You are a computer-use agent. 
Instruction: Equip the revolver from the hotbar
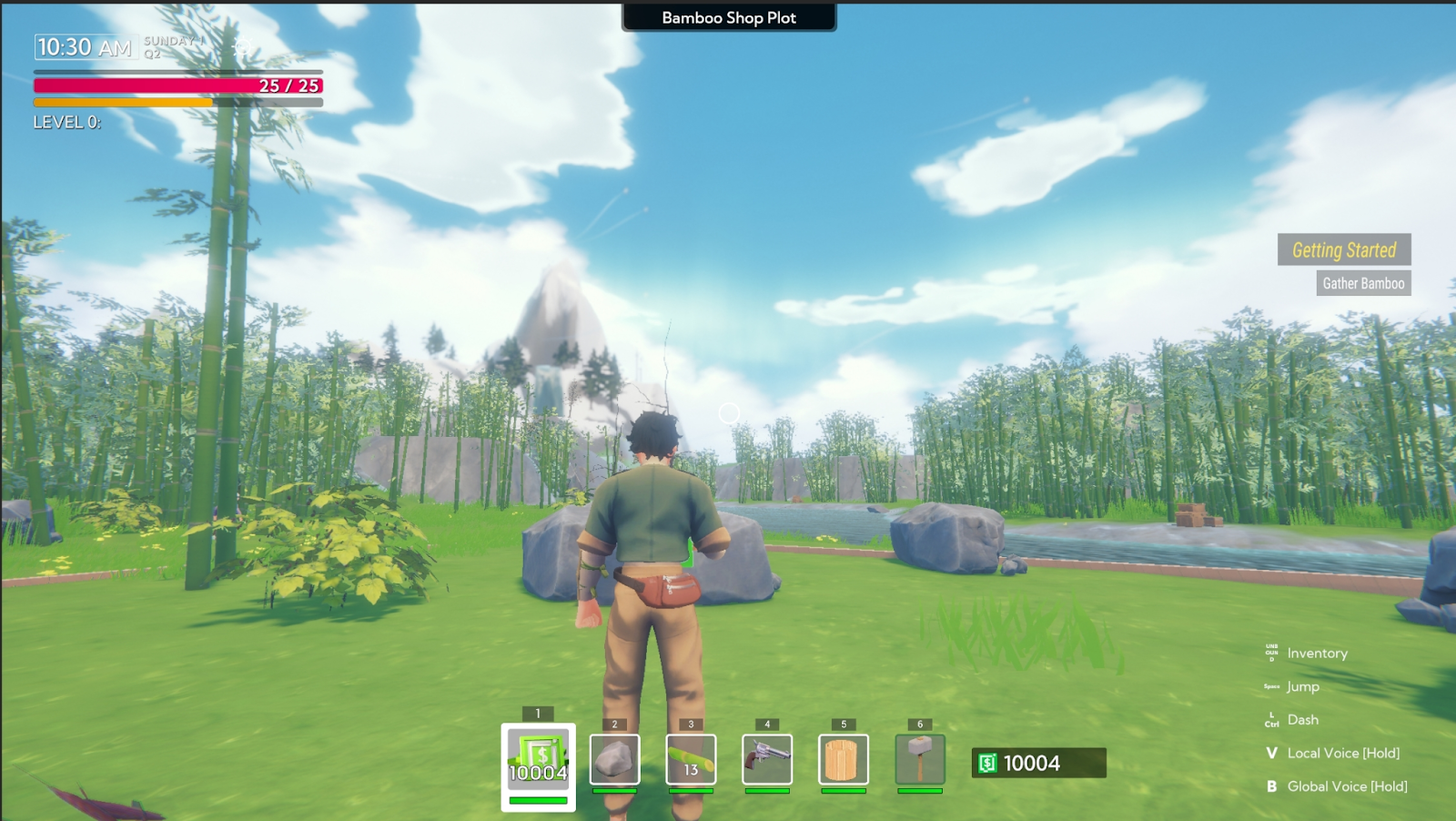point(767,759)
